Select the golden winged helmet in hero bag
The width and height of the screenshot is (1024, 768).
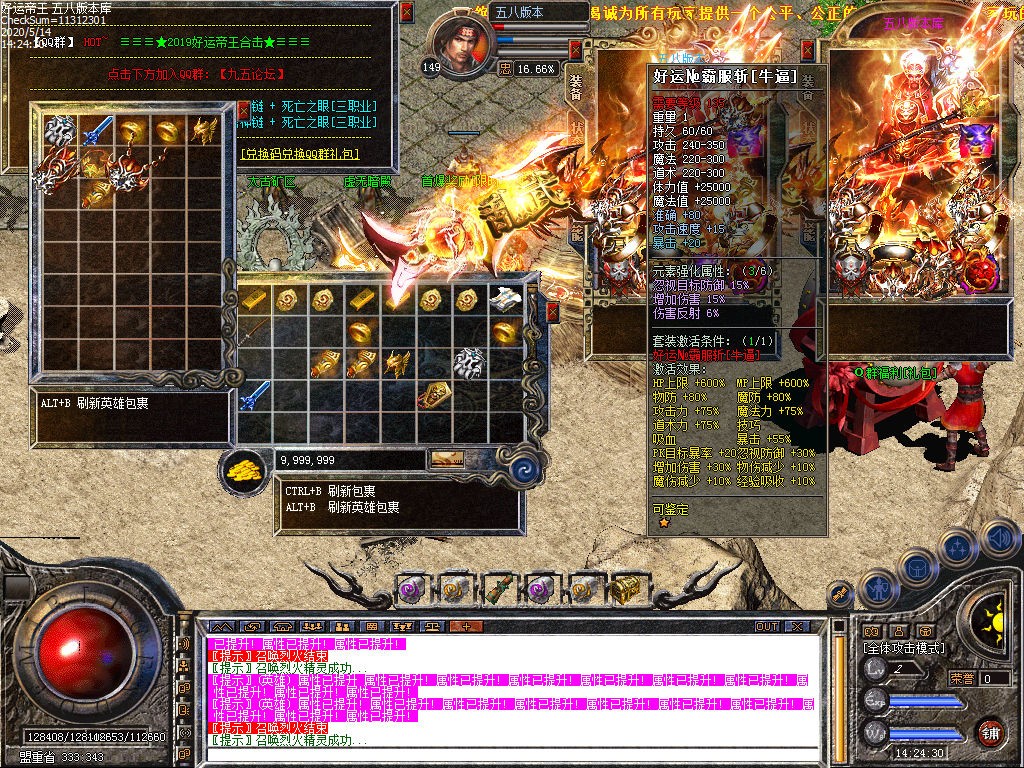tap(205, 129)
